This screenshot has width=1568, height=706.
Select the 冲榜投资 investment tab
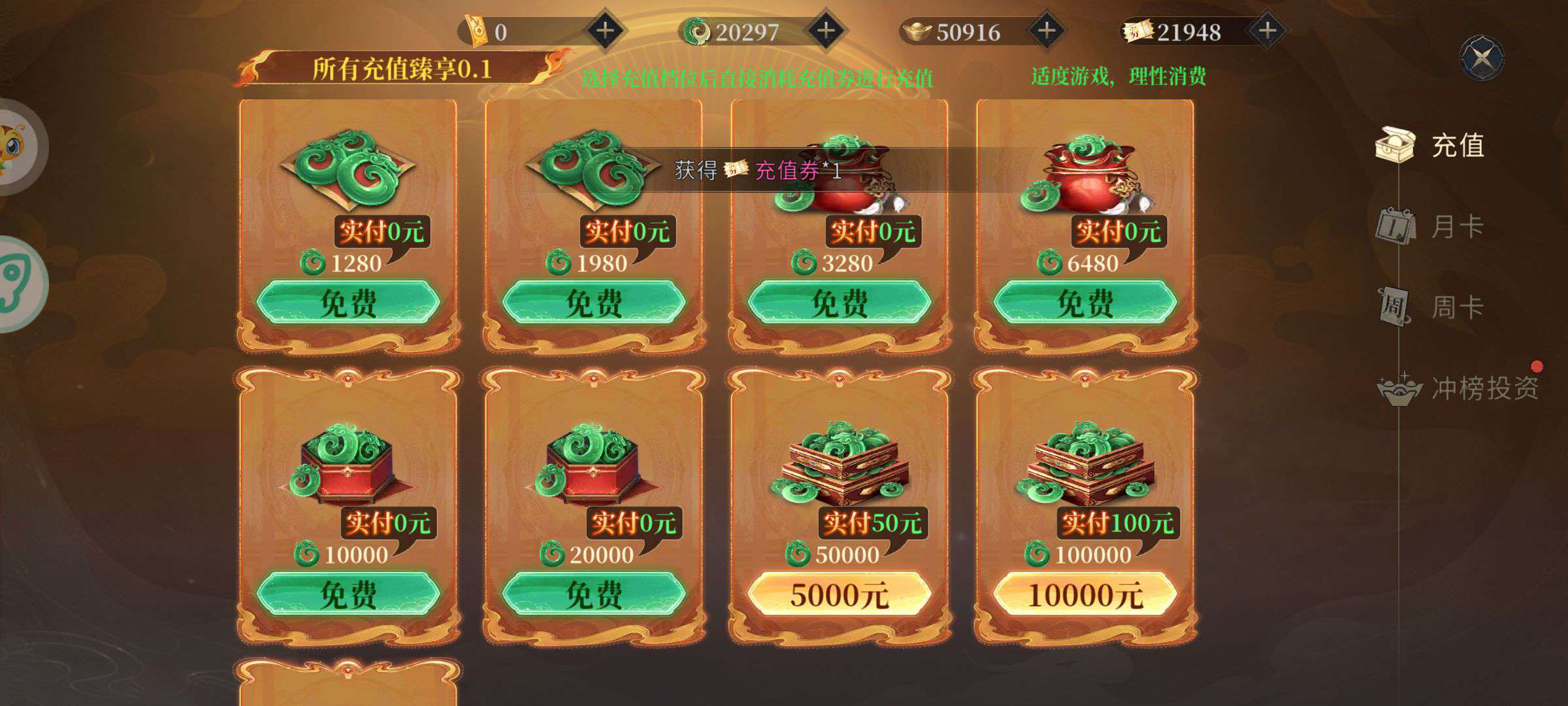pyautogui.click(x=1483, y=388)
